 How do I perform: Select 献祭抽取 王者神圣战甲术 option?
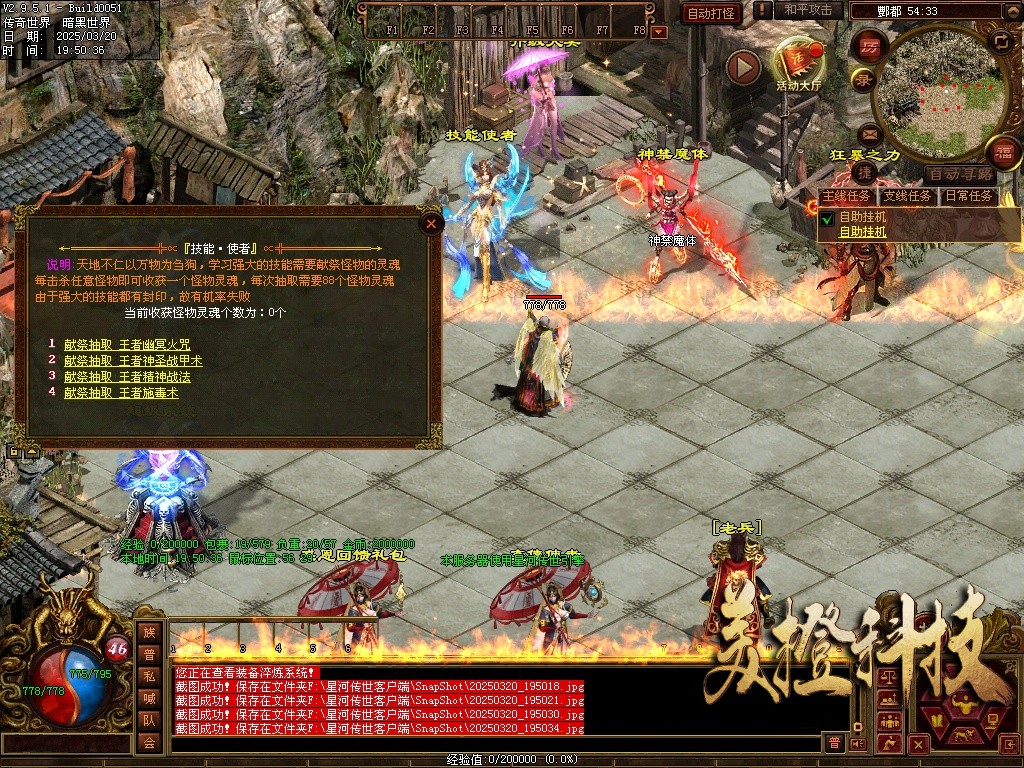point(133,361)
